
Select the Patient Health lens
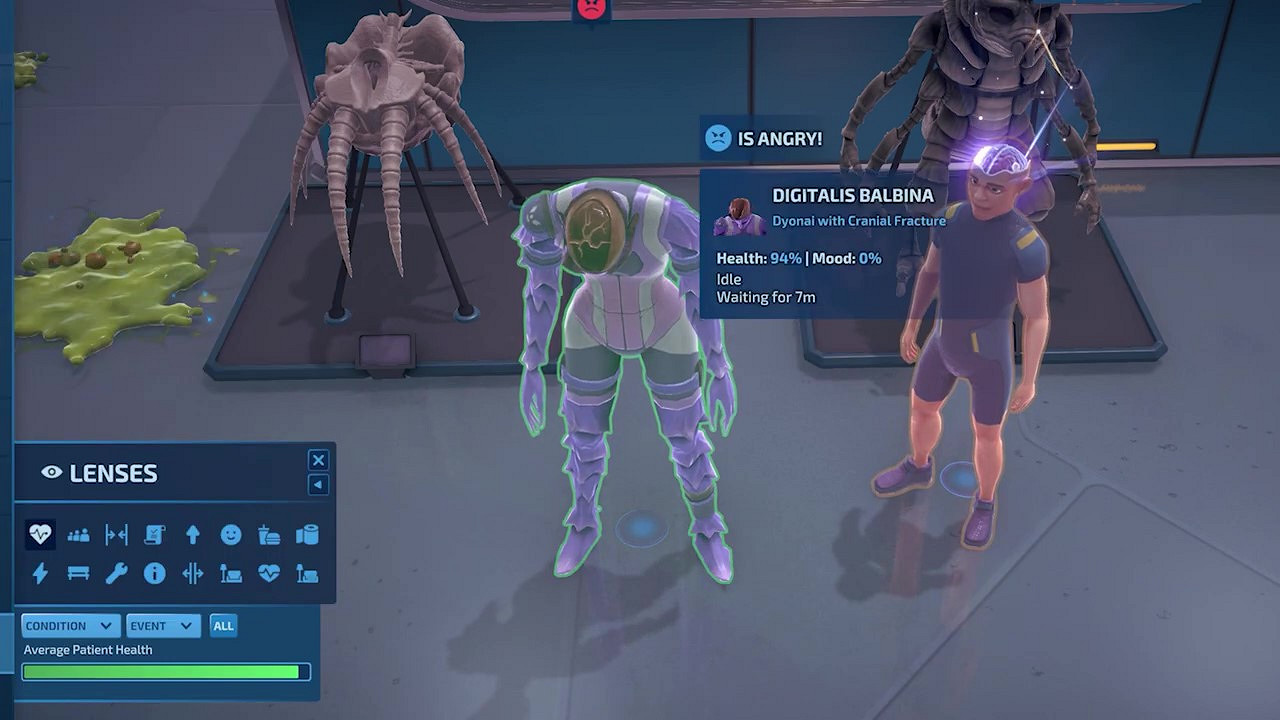(38, 534)
